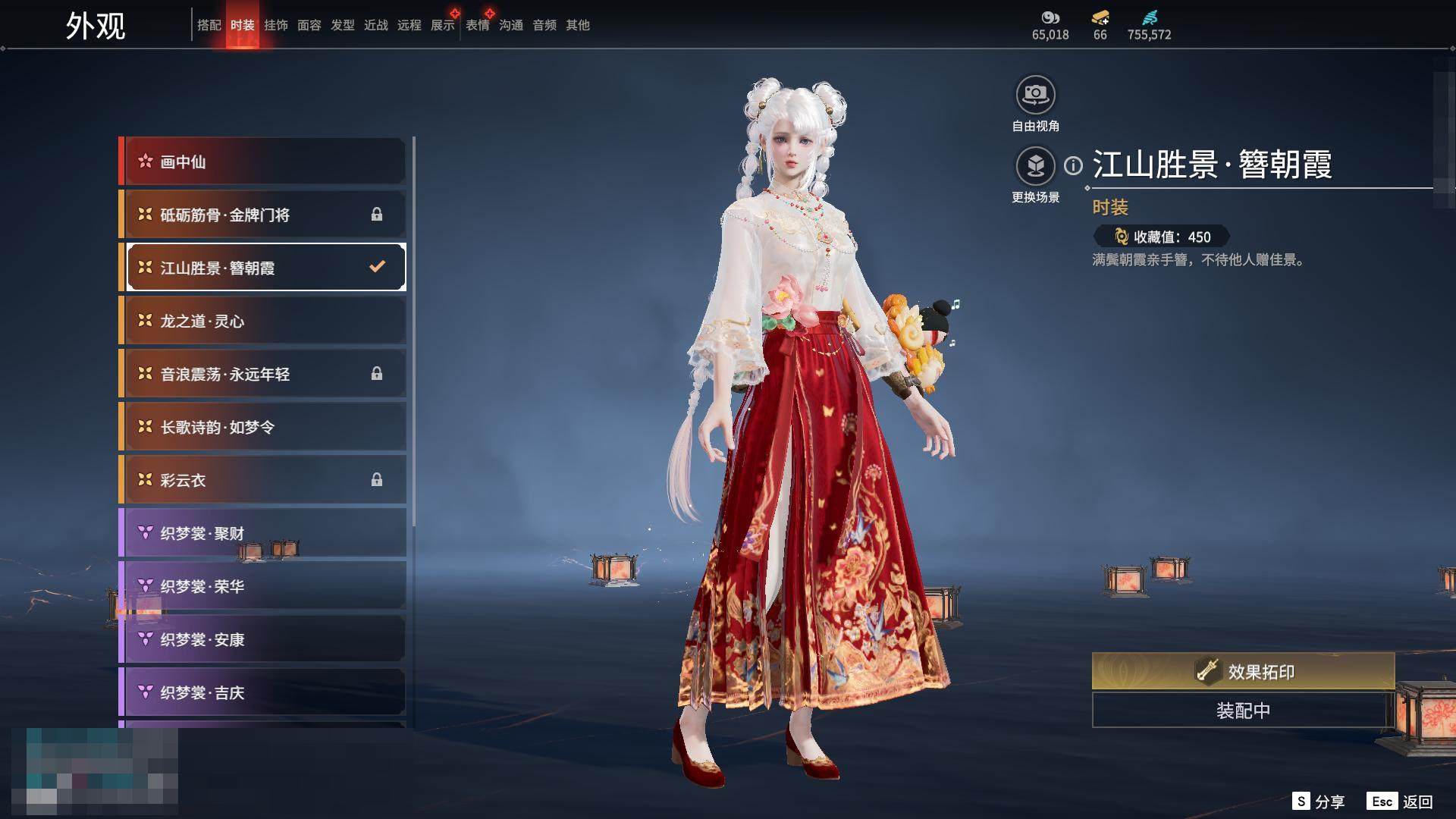Image resolution: width=1456 pixels, height=819 pixels.
Task: Select the 面容 tab
Action: click(309, 25)
